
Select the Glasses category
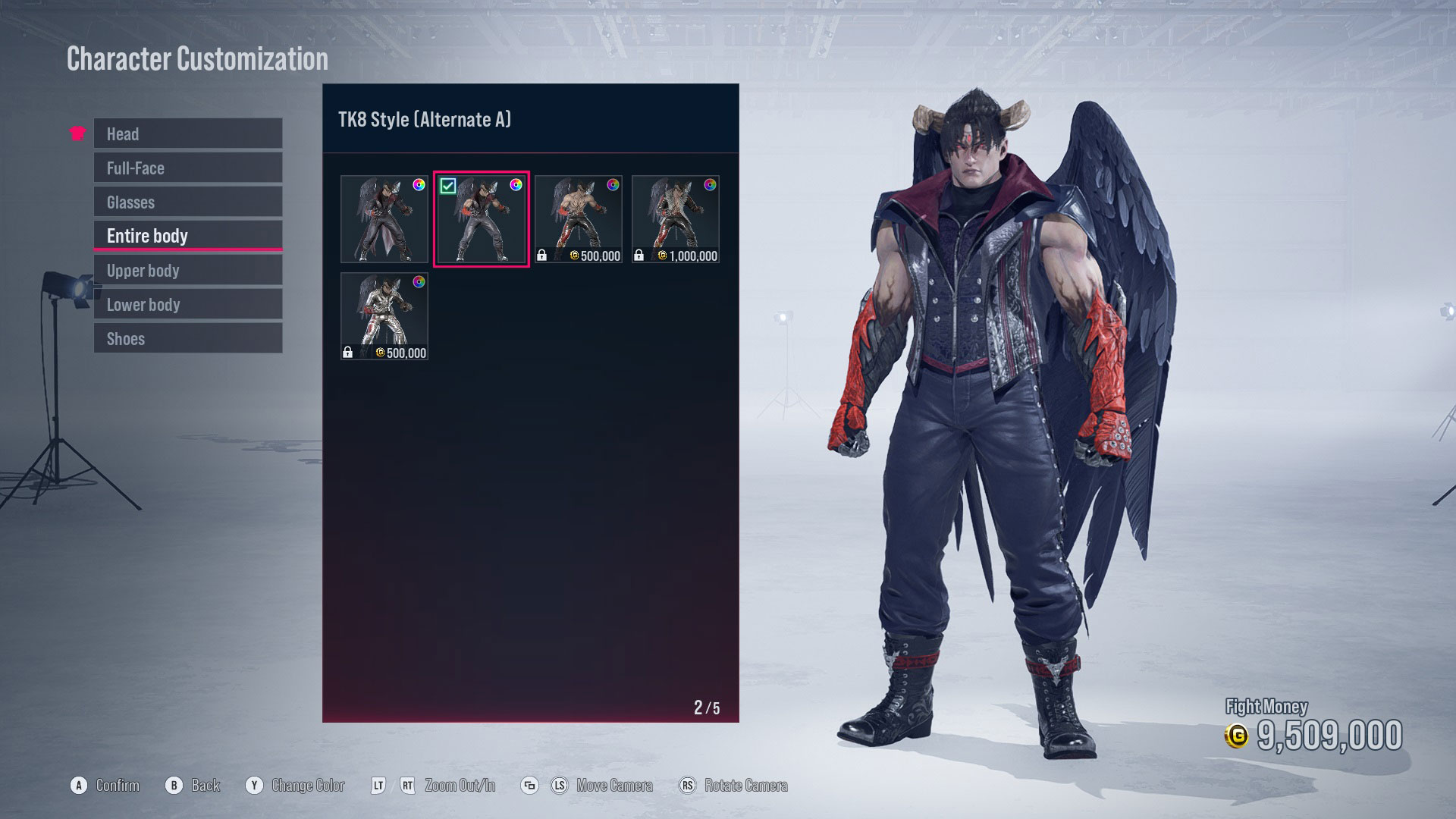point(187,202)
